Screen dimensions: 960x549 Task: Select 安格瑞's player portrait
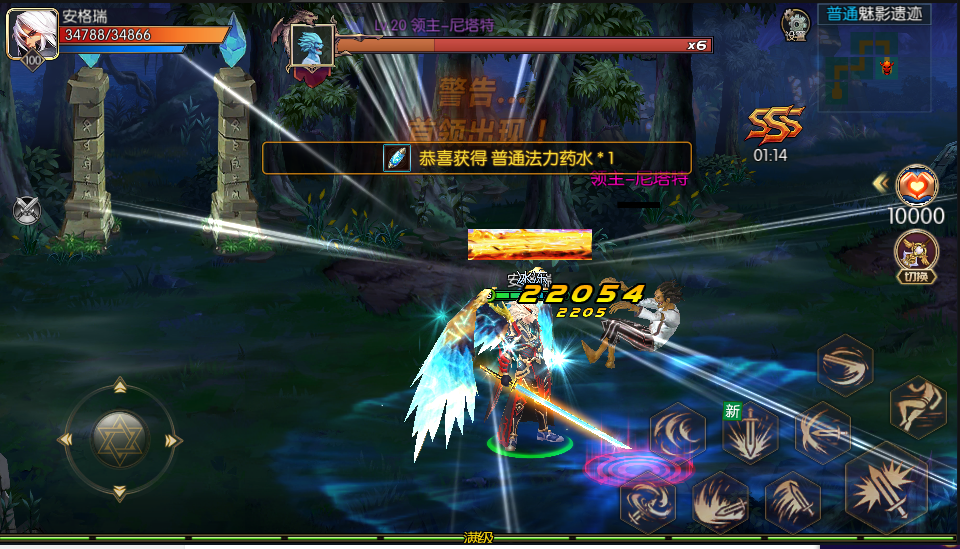point(32,36)
